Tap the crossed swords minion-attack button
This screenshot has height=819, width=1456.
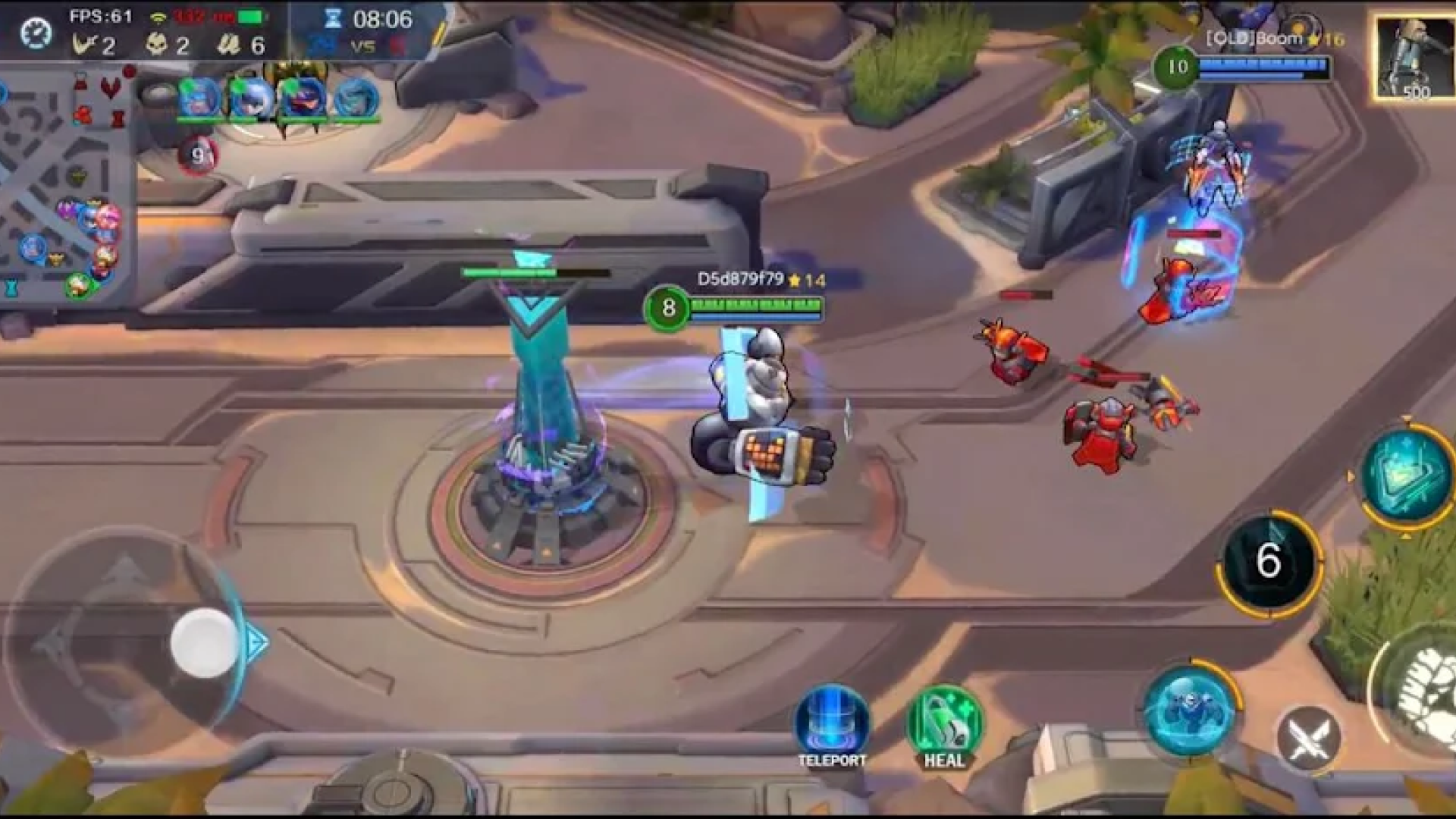click(1308, 738)
